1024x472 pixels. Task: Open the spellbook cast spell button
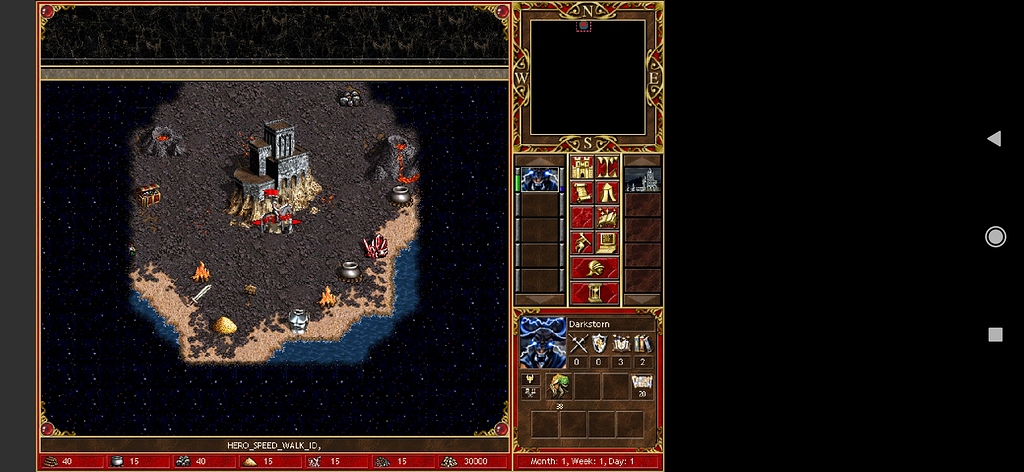[x=607, y=217]
